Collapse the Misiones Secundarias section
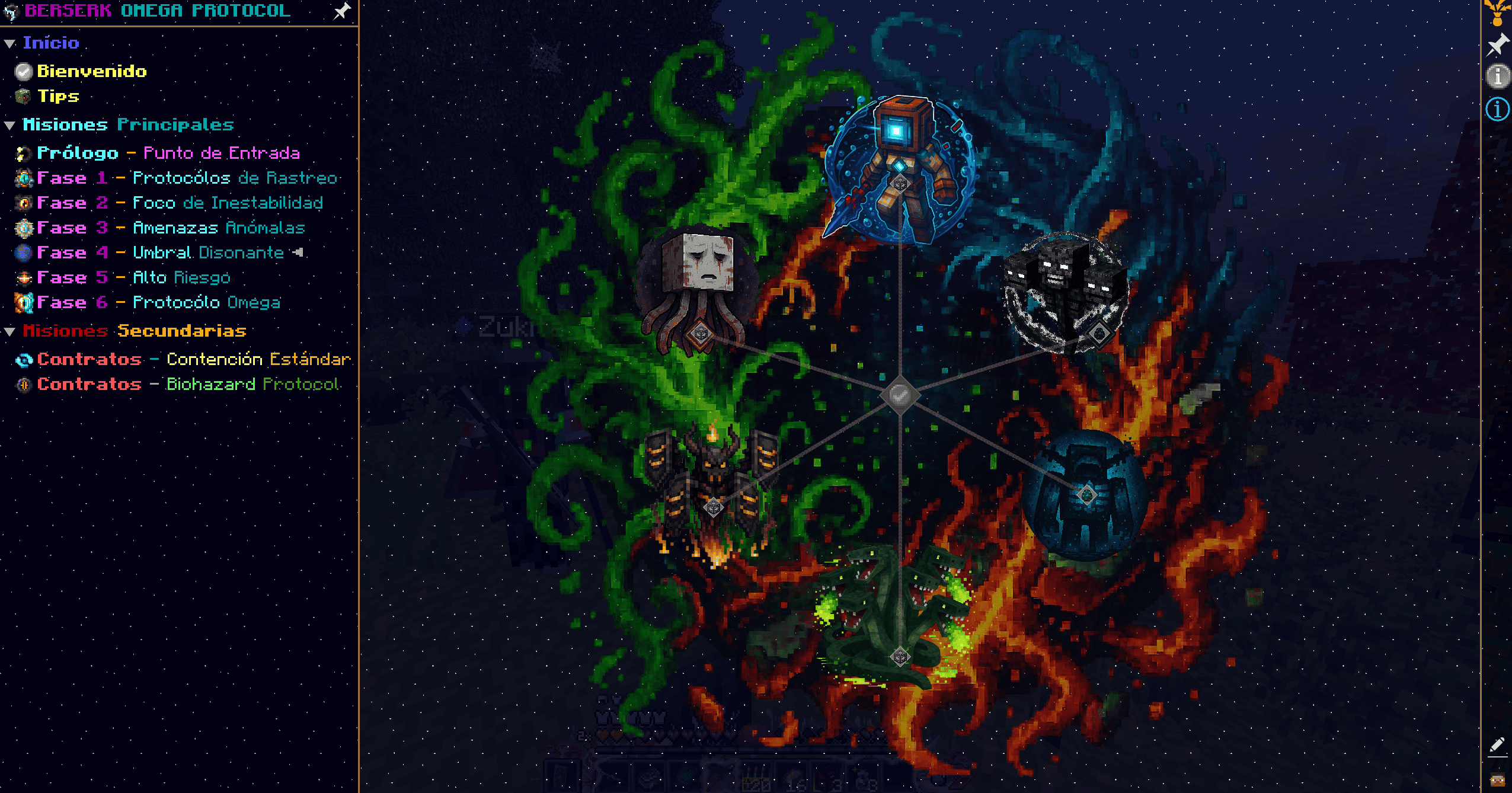The height and width of the screenshot is (793, 1512). pyautogui.click(x=9, y=331)
